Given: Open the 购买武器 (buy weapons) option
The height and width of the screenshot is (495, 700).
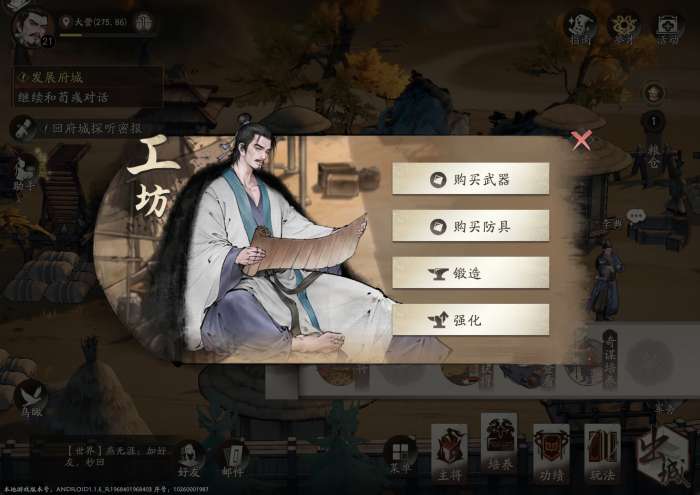Looking at the screenshot, I should pyautogui.click(x=470, y=179).
